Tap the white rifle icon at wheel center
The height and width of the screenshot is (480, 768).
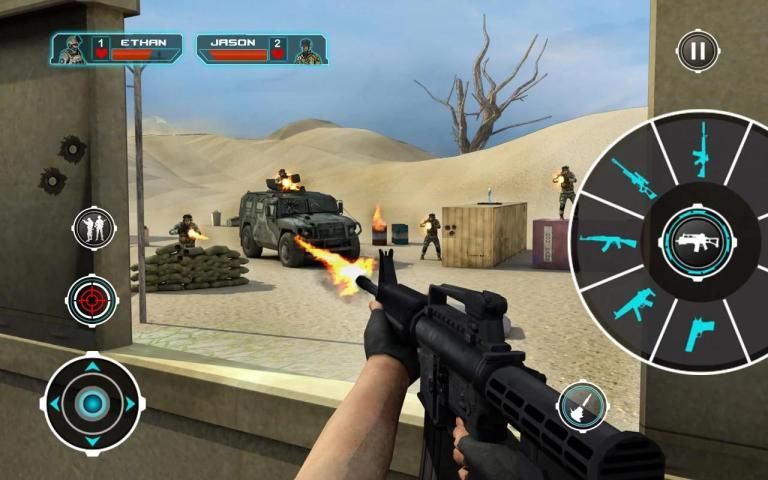click(697, 242)
